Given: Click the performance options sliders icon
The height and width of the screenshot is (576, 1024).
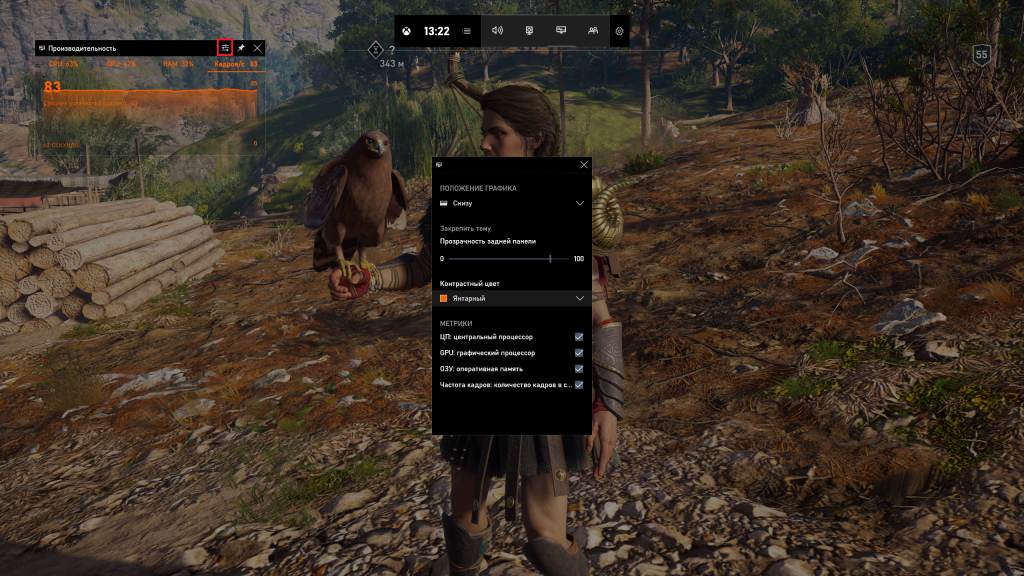Looking at the screenshot, I should [225, 47].
